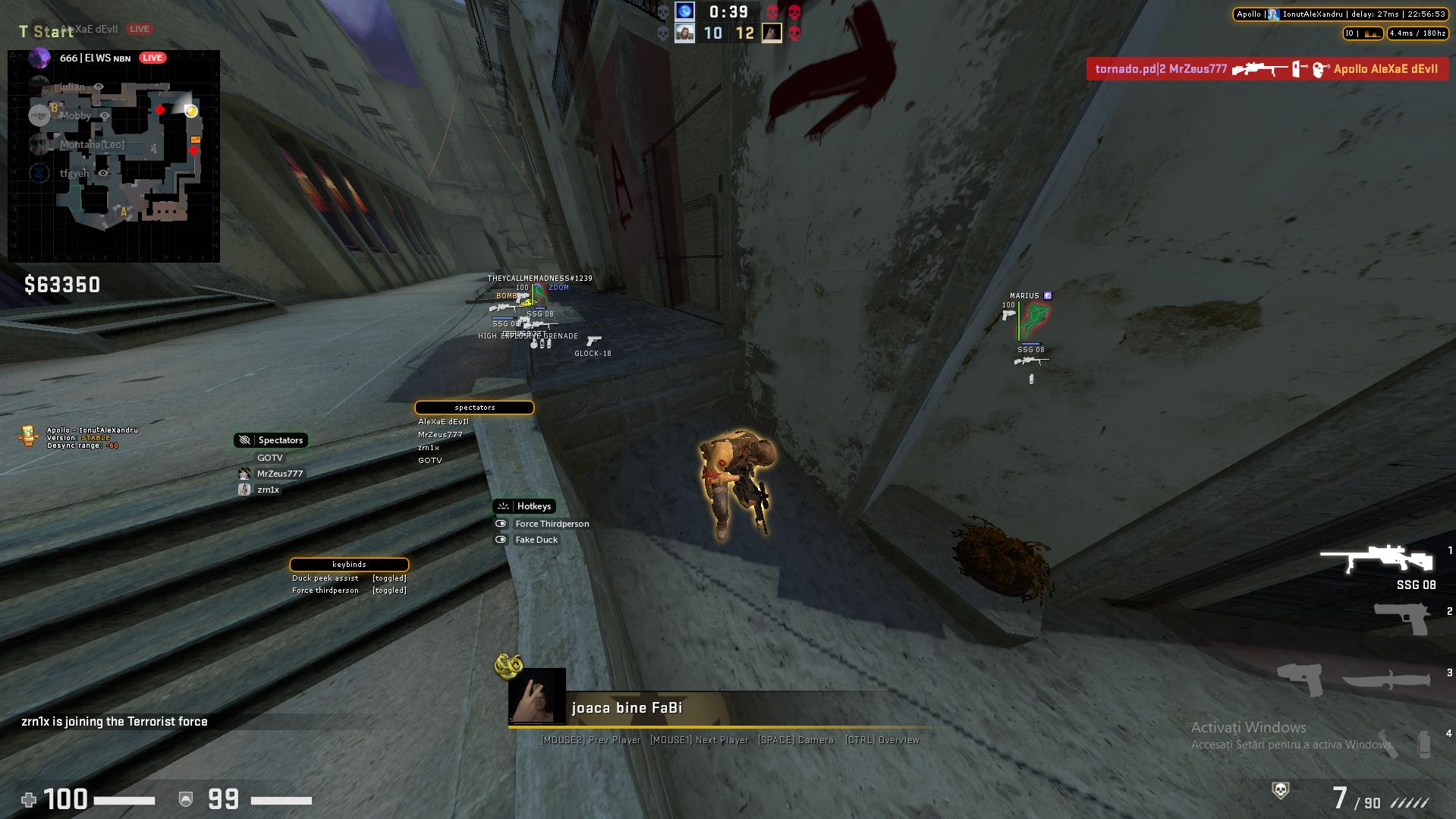The height and width of the screenshot is (819, 1456).
Task: Expand the spectators list header
Action: pyautogui.click(x=474, y=407)
